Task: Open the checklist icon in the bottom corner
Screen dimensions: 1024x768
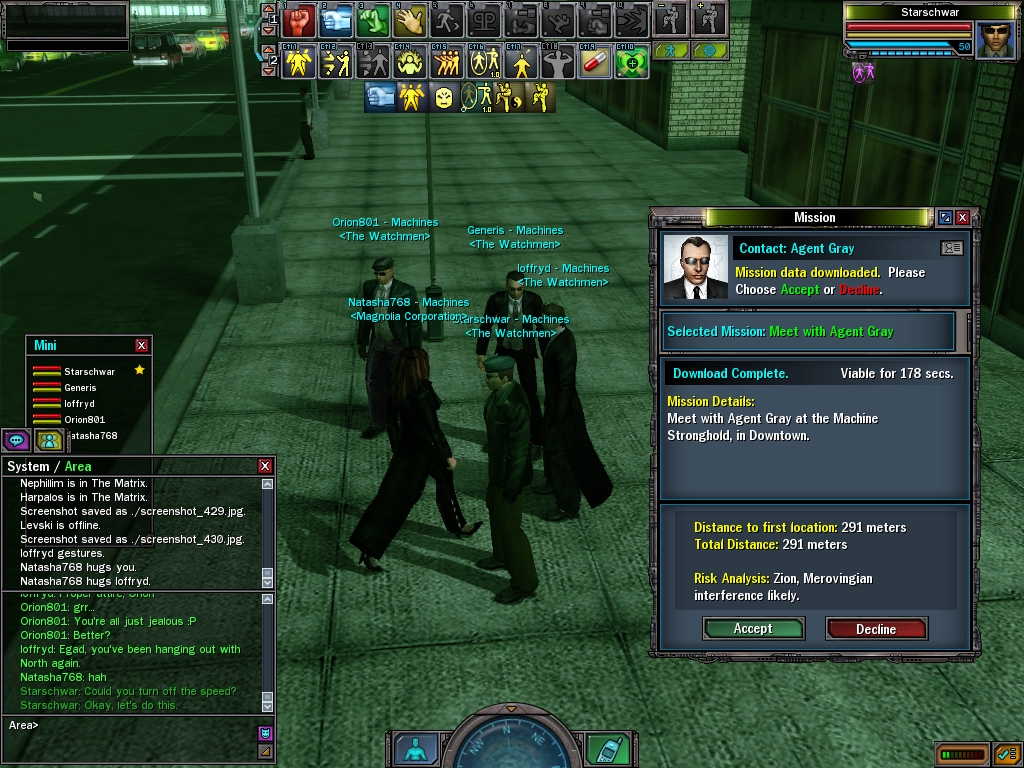Action: [x=1006, y=753]
